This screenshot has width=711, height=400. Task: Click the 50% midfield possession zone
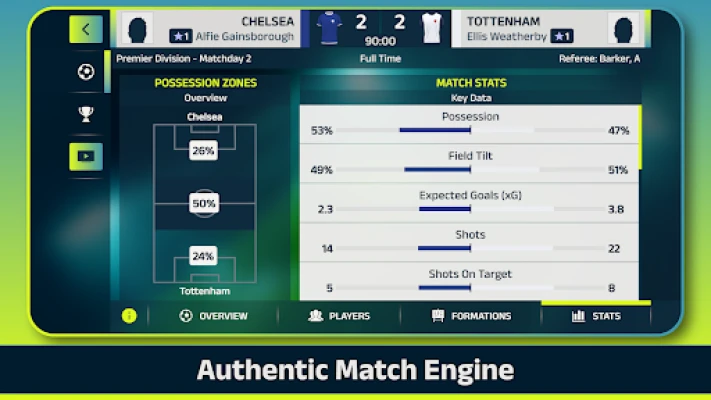[x=204, y=204]
